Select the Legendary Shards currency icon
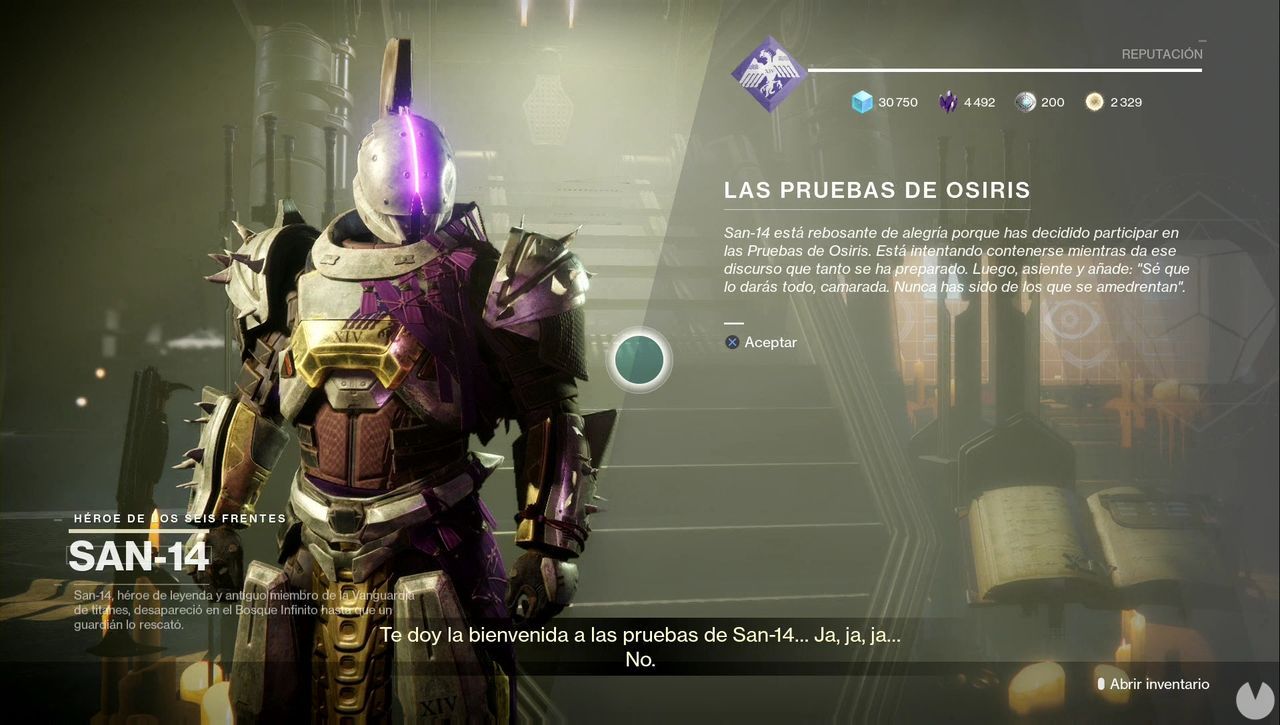Screen dimensions: 1280x725 pyautogui.click(x=946, y=101)
